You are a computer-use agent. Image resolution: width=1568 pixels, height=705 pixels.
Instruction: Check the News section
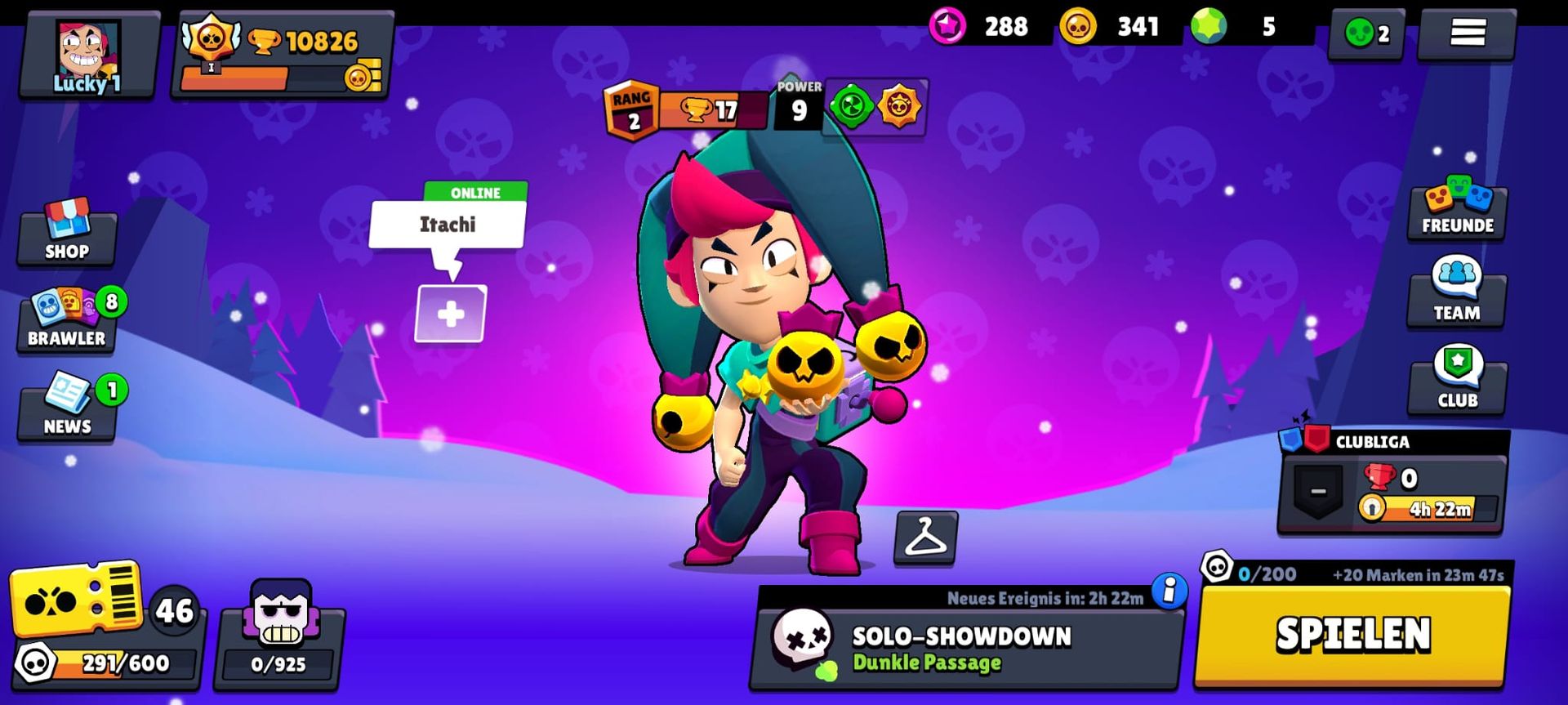pyautogui.click(x=67, y=408)
